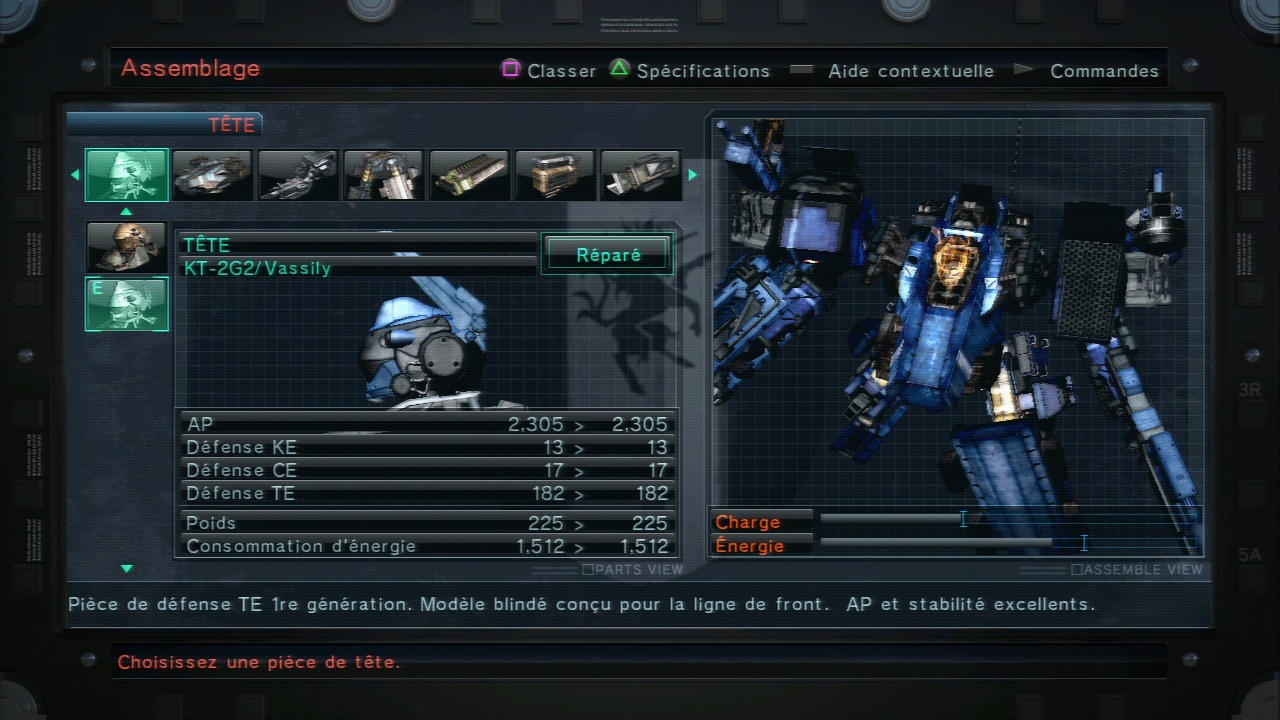
Task: Select the head parts category icon
Action: [127, 175]
